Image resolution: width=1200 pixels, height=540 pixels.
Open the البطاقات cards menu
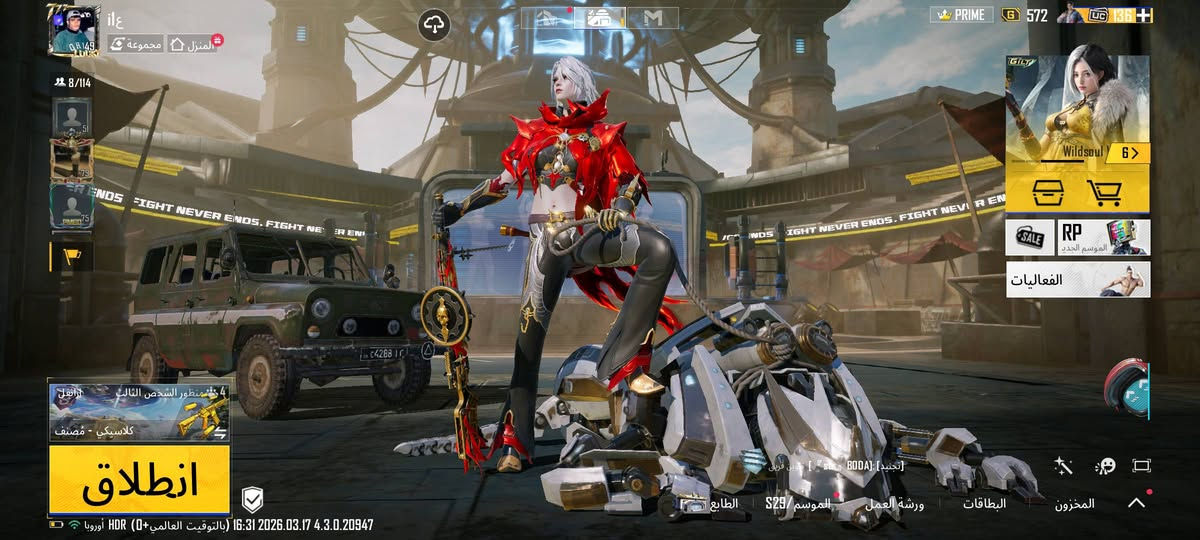click(x=984, y=504)
